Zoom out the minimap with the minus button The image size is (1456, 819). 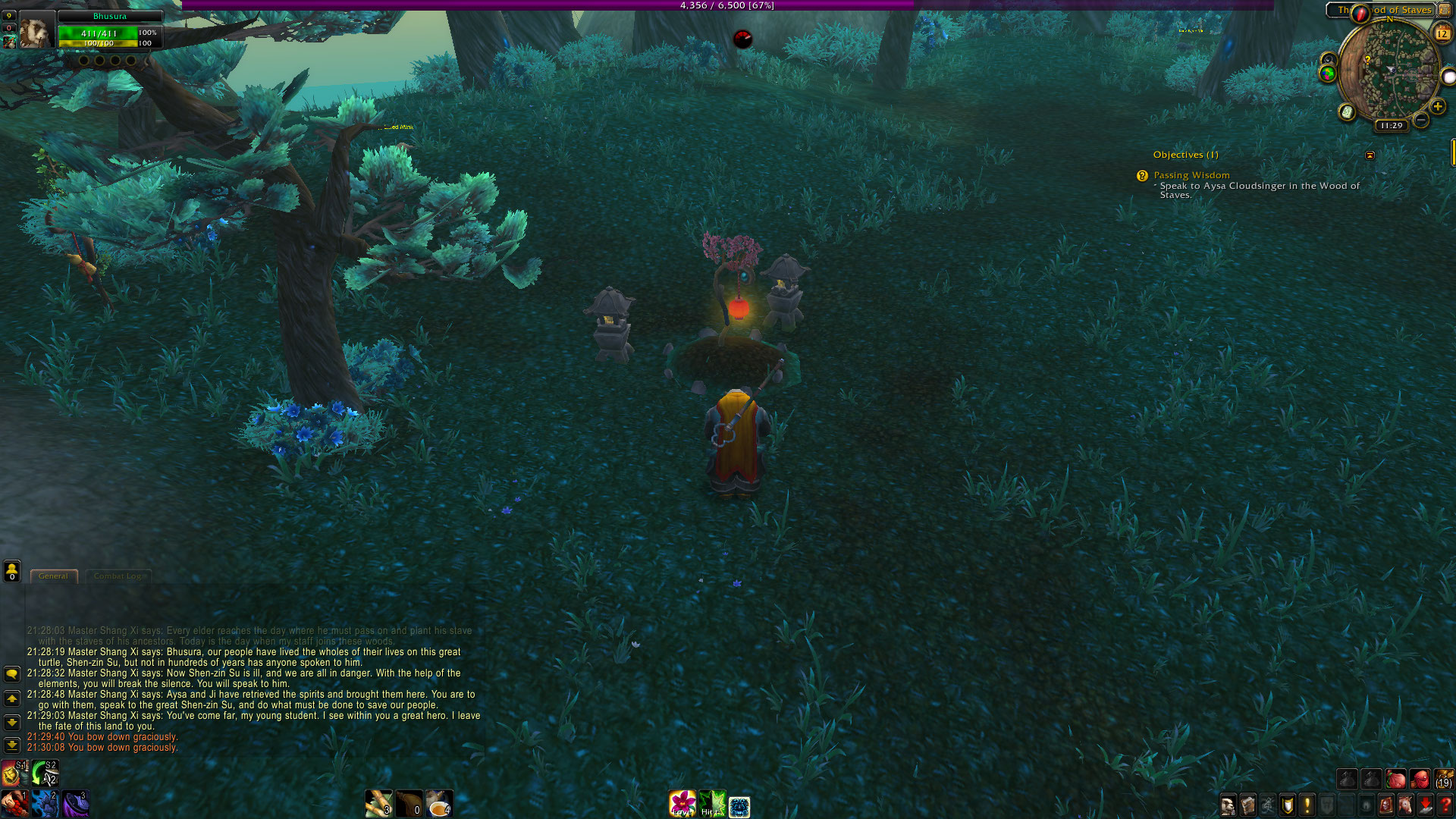(x=1421, y=120)
